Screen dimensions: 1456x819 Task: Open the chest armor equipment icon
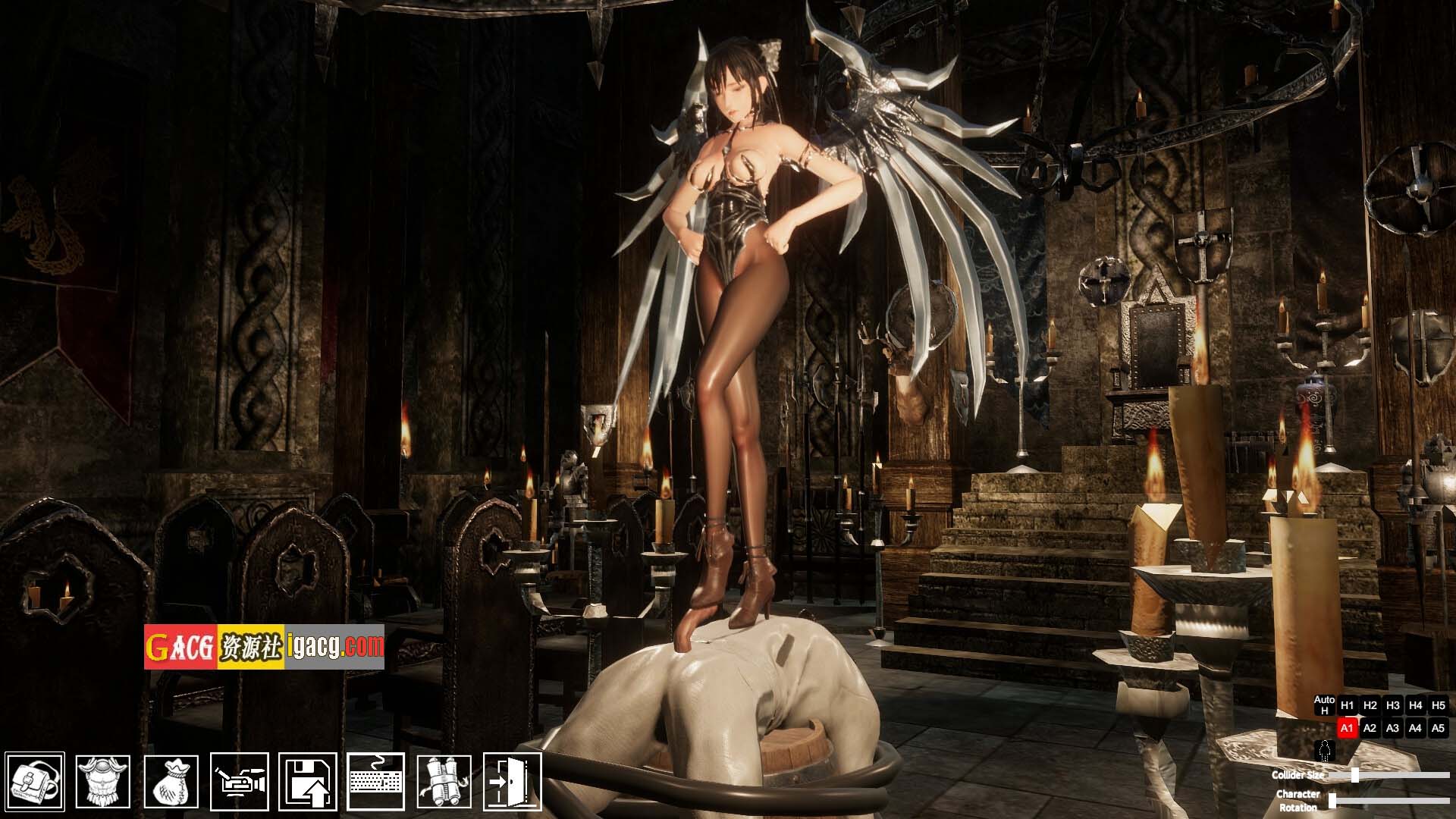click(x=103, y=781)
